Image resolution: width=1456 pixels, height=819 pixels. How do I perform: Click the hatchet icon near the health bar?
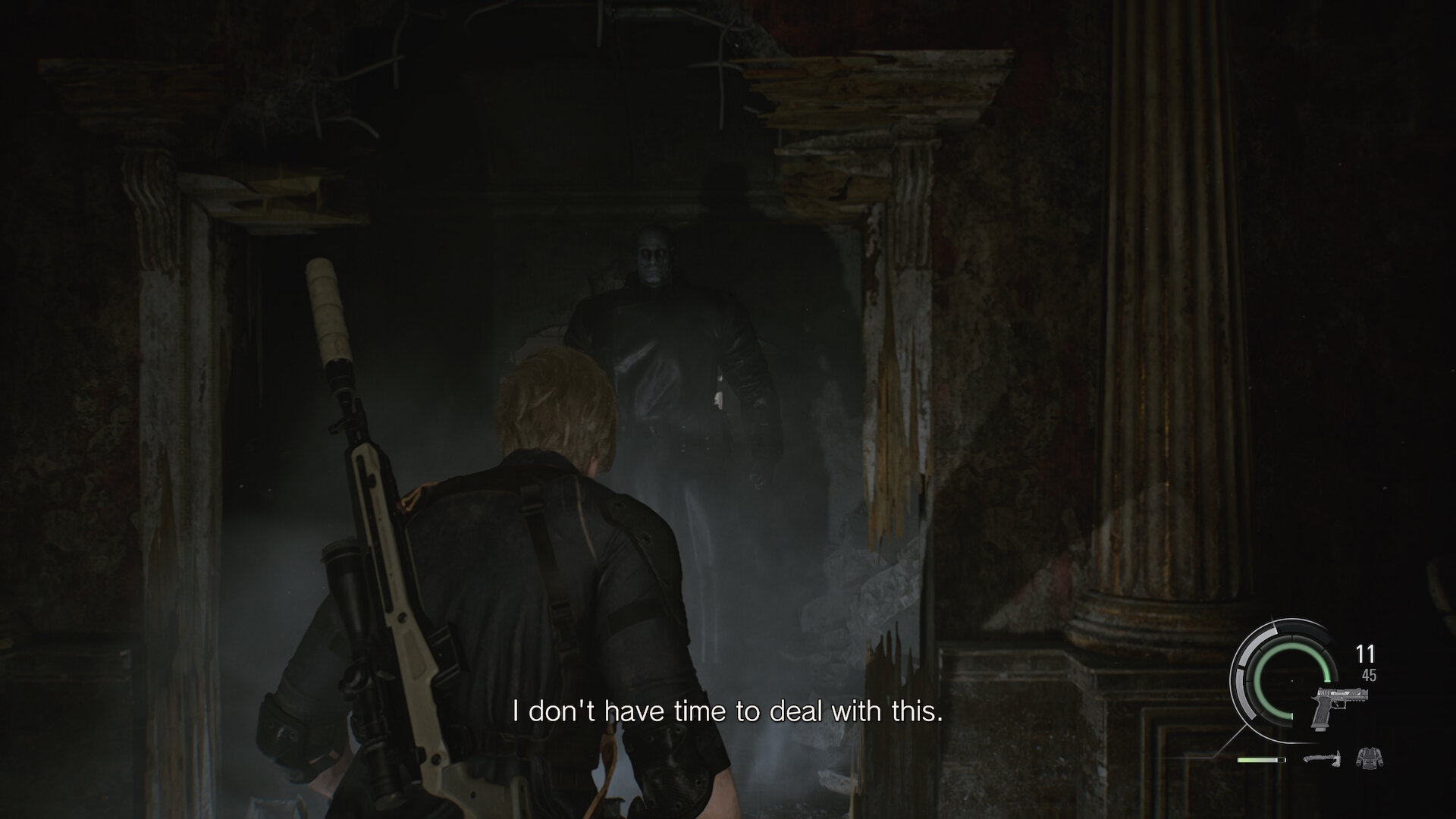(1321, 760)
